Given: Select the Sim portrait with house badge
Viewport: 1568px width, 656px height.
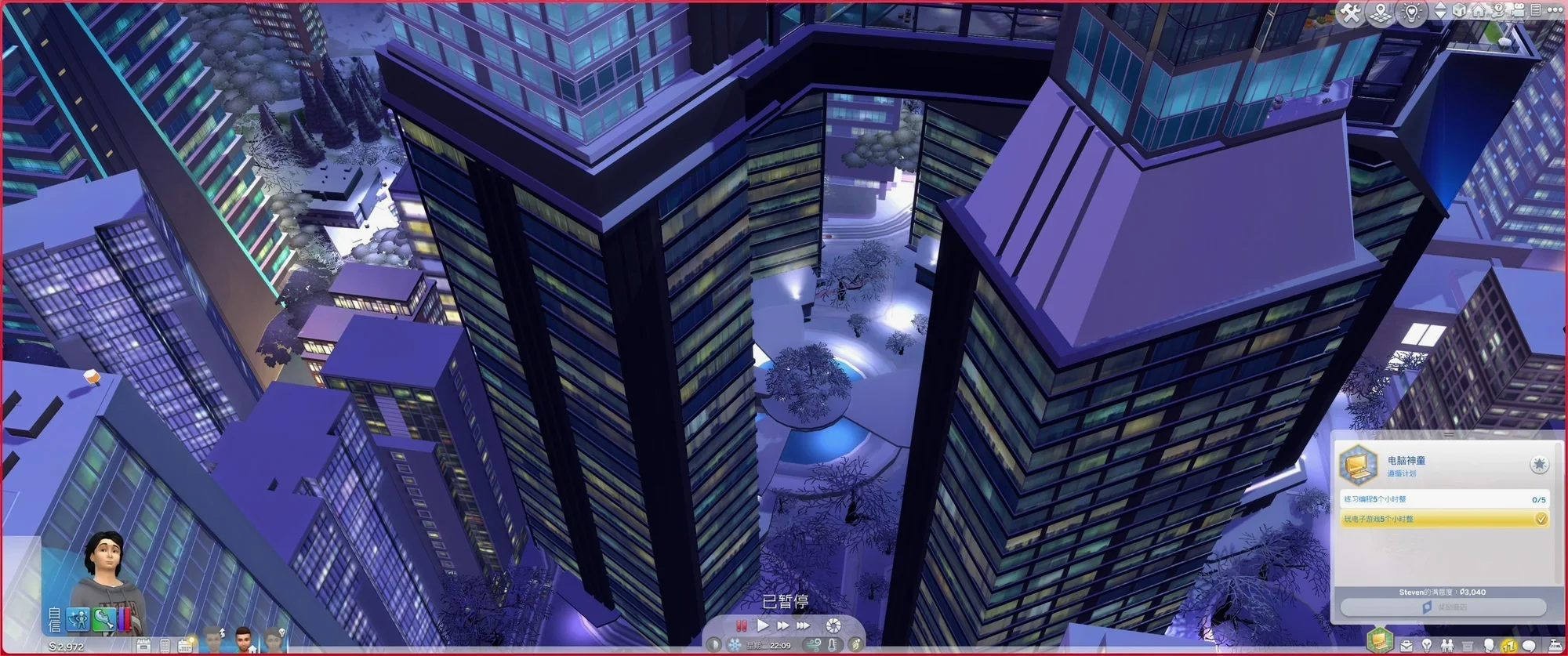Looking at the screenshot, I should [x=244, y=640].
